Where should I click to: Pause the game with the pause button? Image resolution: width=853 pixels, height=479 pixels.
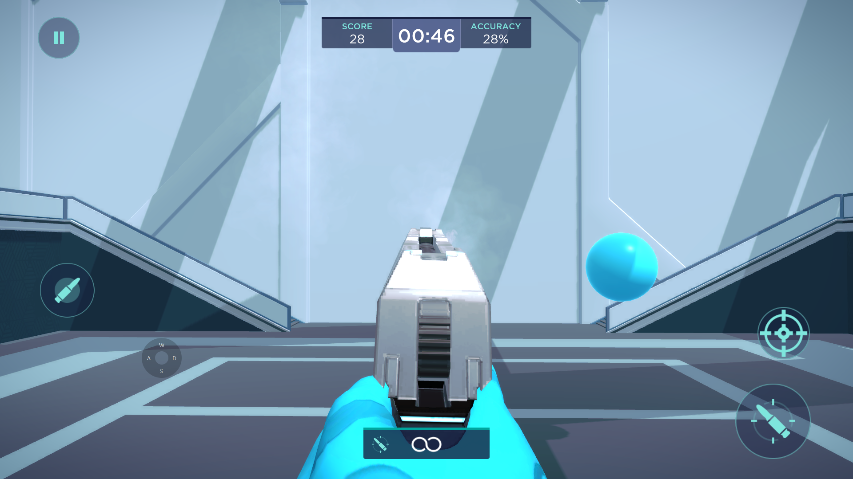pyautogui.click(x=59, y=38)
